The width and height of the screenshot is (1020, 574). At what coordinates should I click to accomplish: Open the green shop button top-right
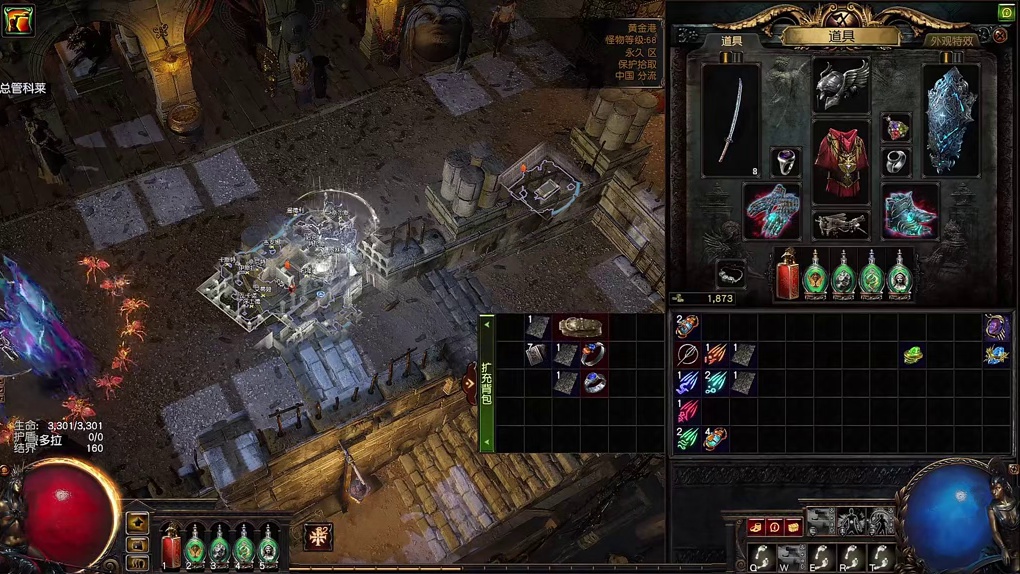pyautogui.click(x=1006, y=12)
